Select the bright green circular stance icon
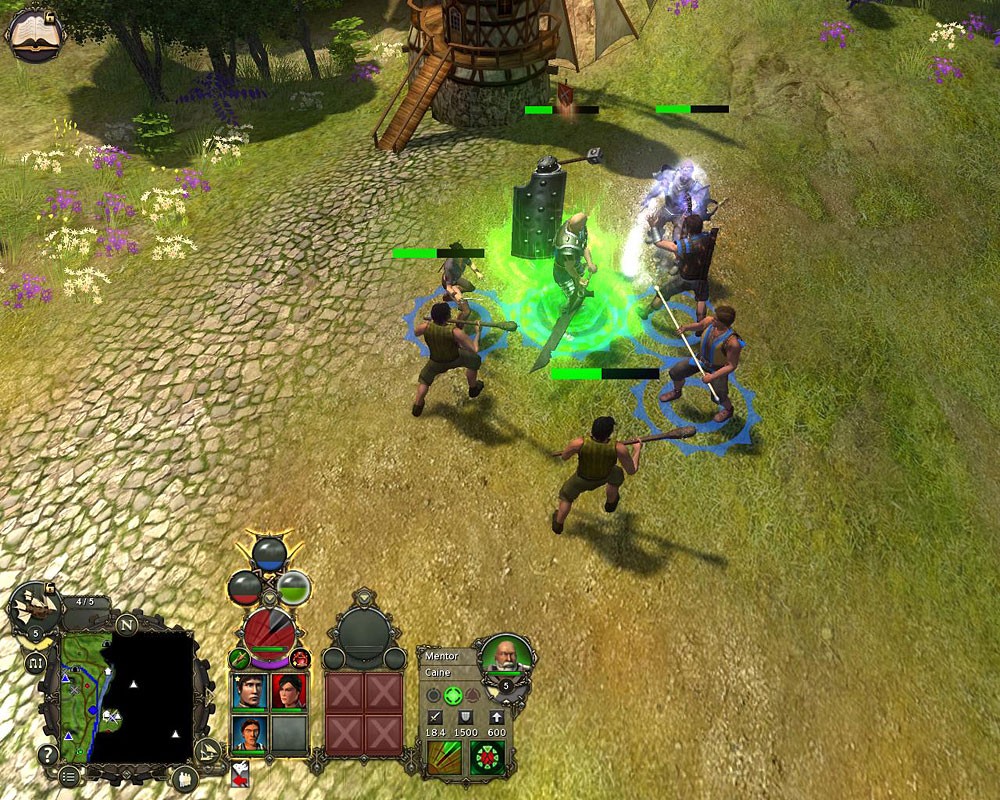Image resolution: width=1000 pixels, height=800 pixels. 453,695
